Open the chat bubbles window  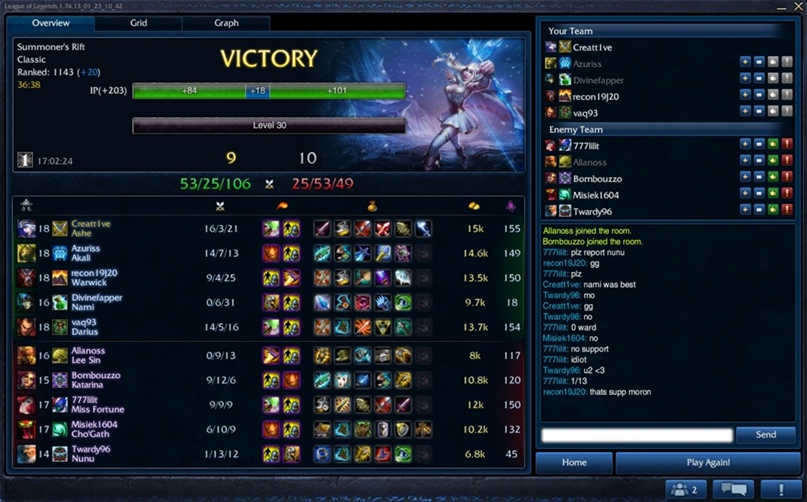[736, 489]
